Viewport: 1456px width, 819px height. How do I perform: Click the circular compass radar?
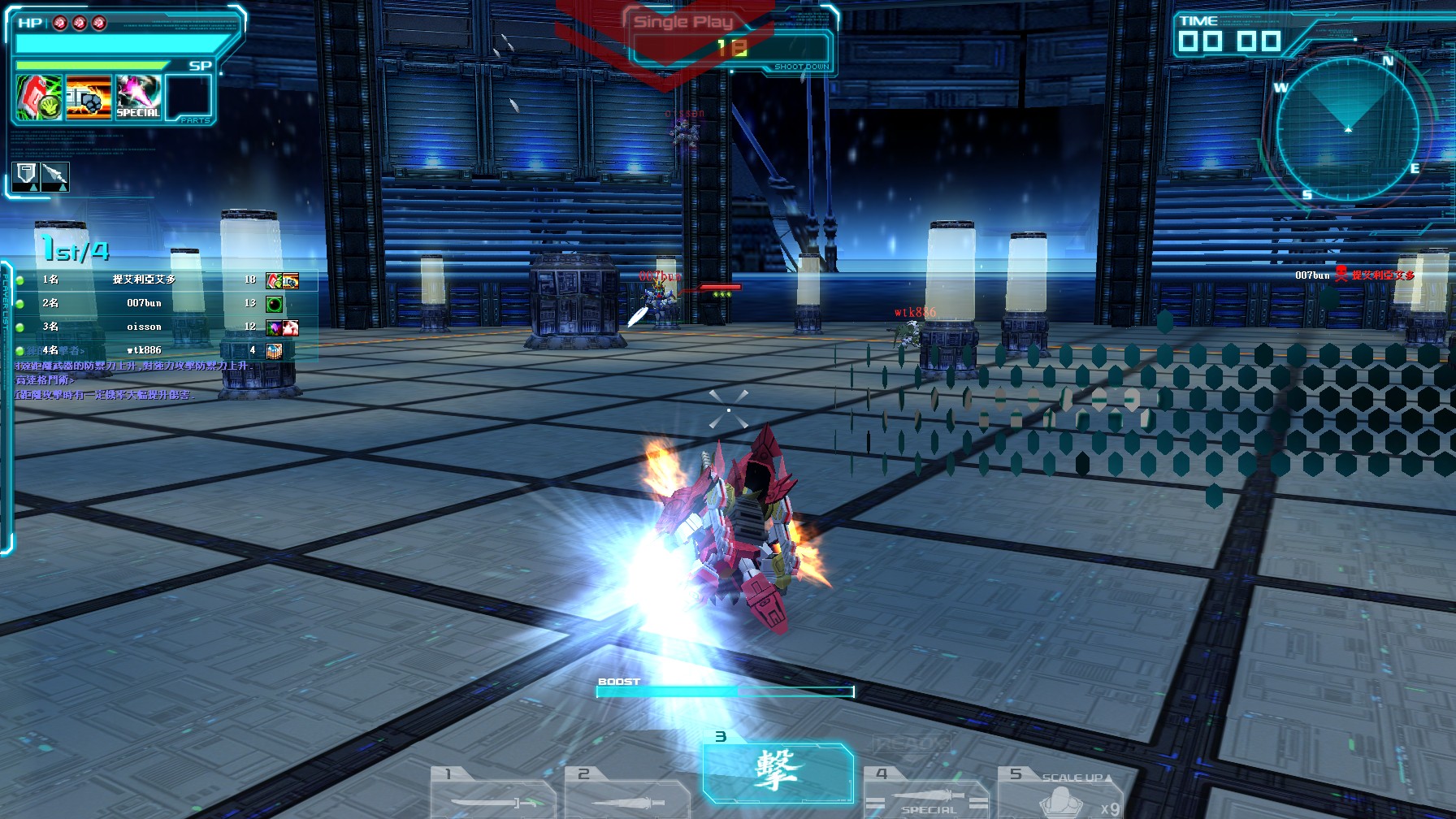tap(1347, 128)
